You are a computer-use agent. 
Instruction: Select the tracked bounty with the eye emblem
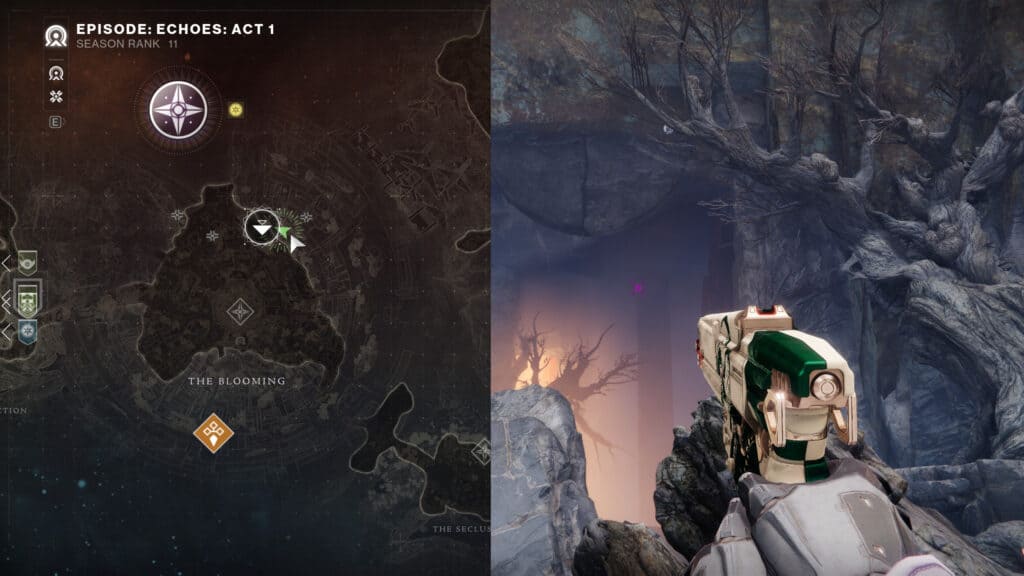click(27, 263)
